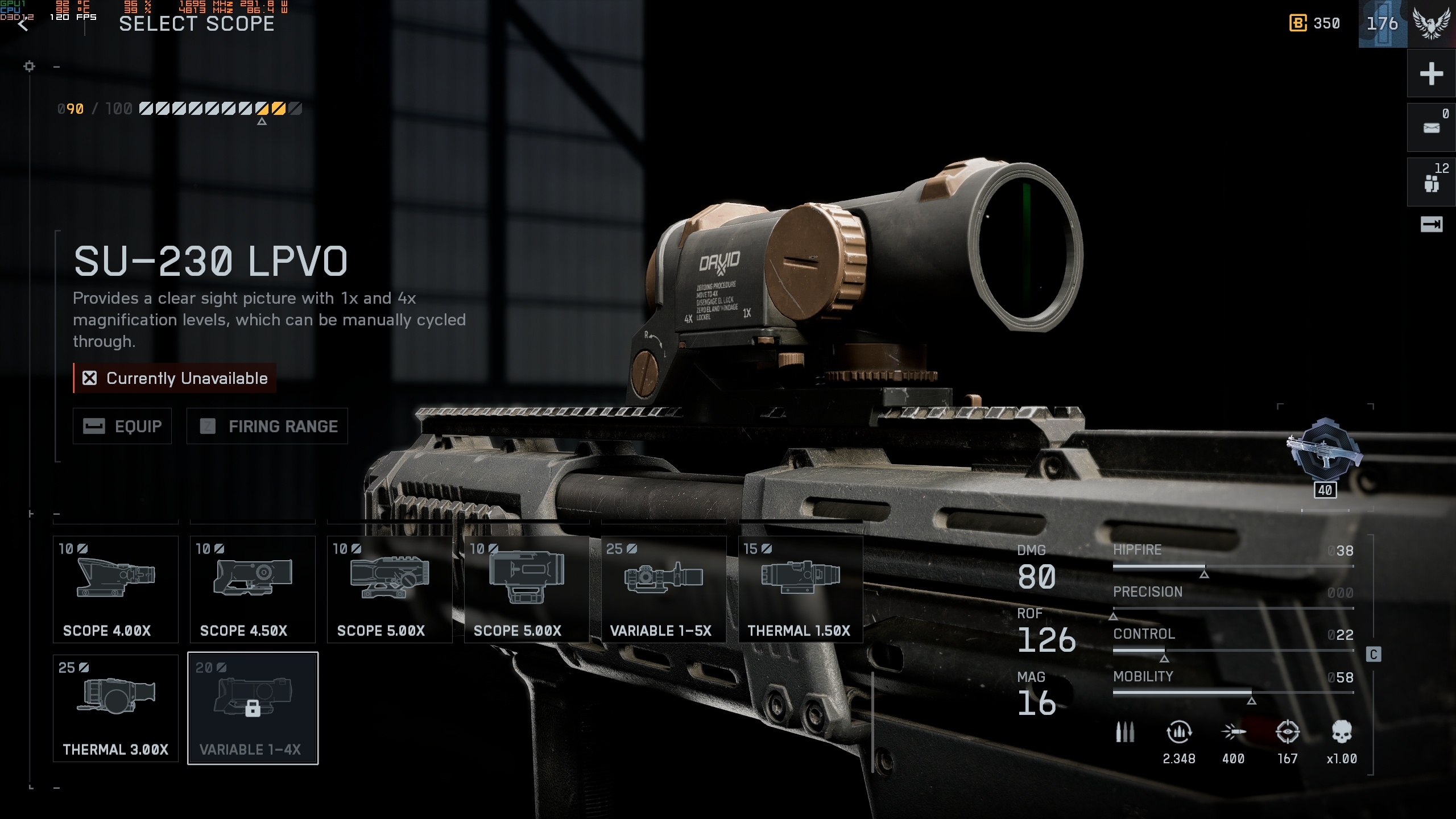Choose the Thermal 3.00X scope

[x=115, y=708]
